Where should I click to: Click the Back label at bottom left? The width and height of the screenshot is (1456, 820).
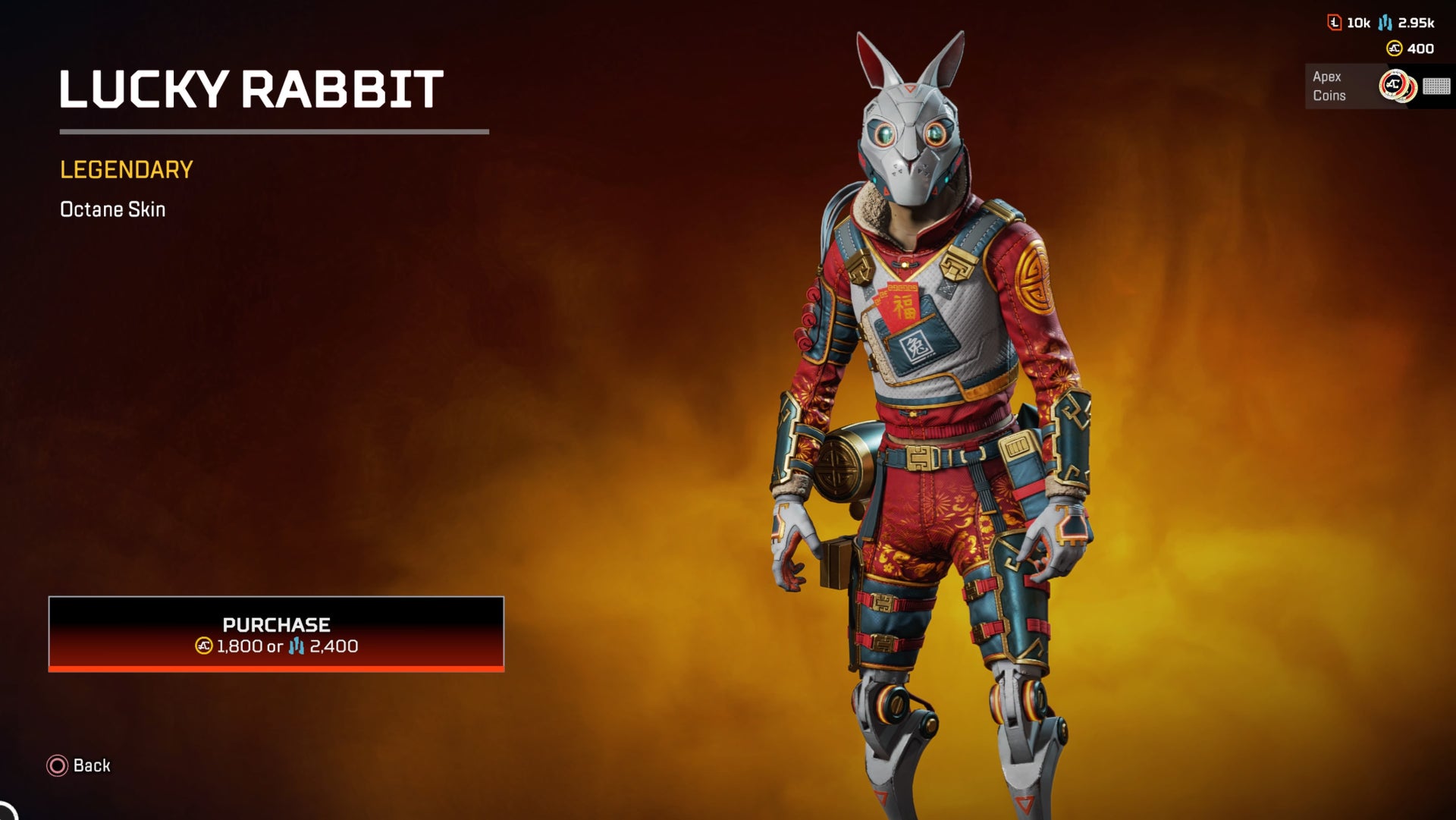[91, 766]
